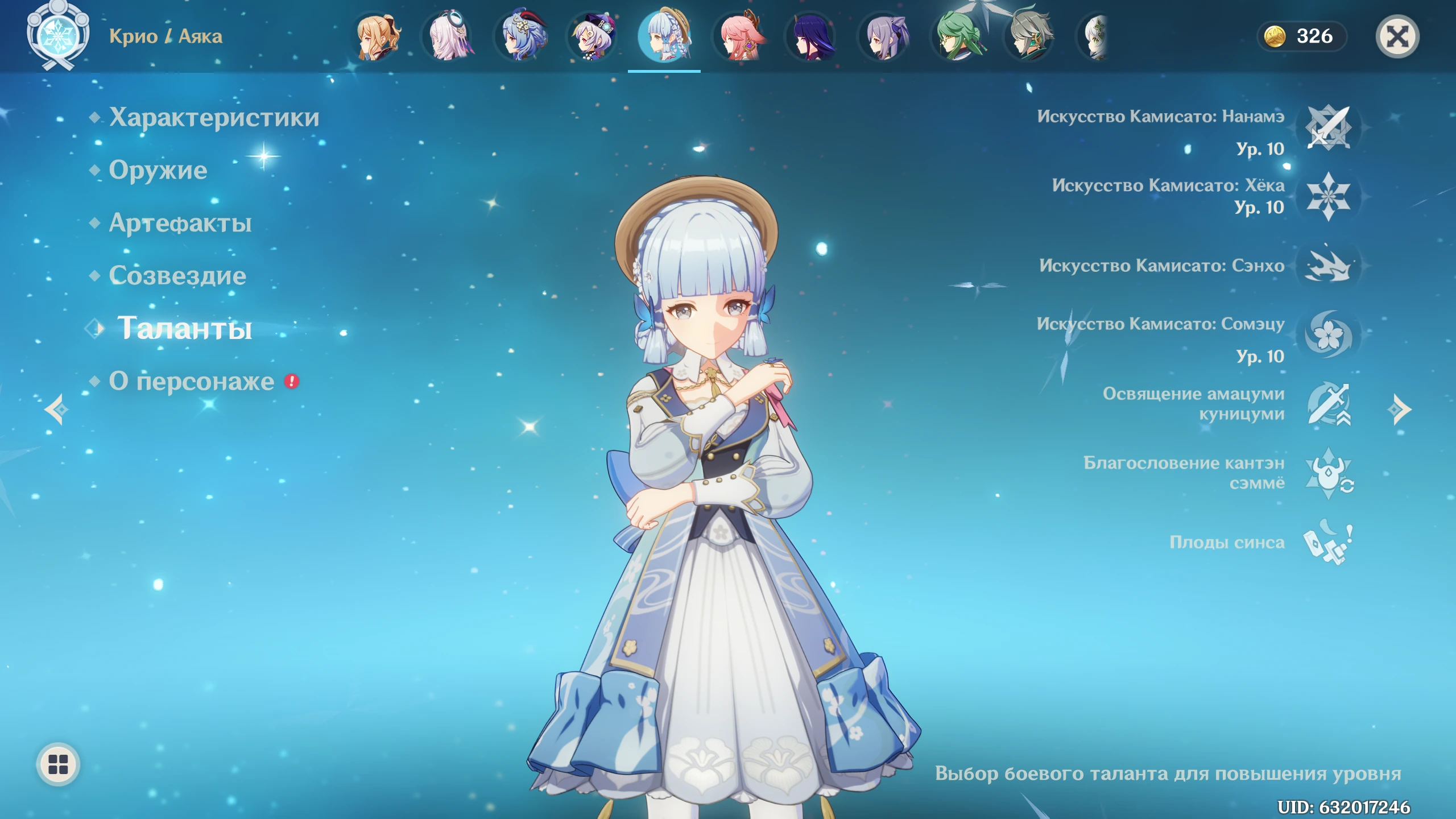
Task: Choose the Искусство Камисато: Хёка snowflake talent
Action: pos(1327,196)
